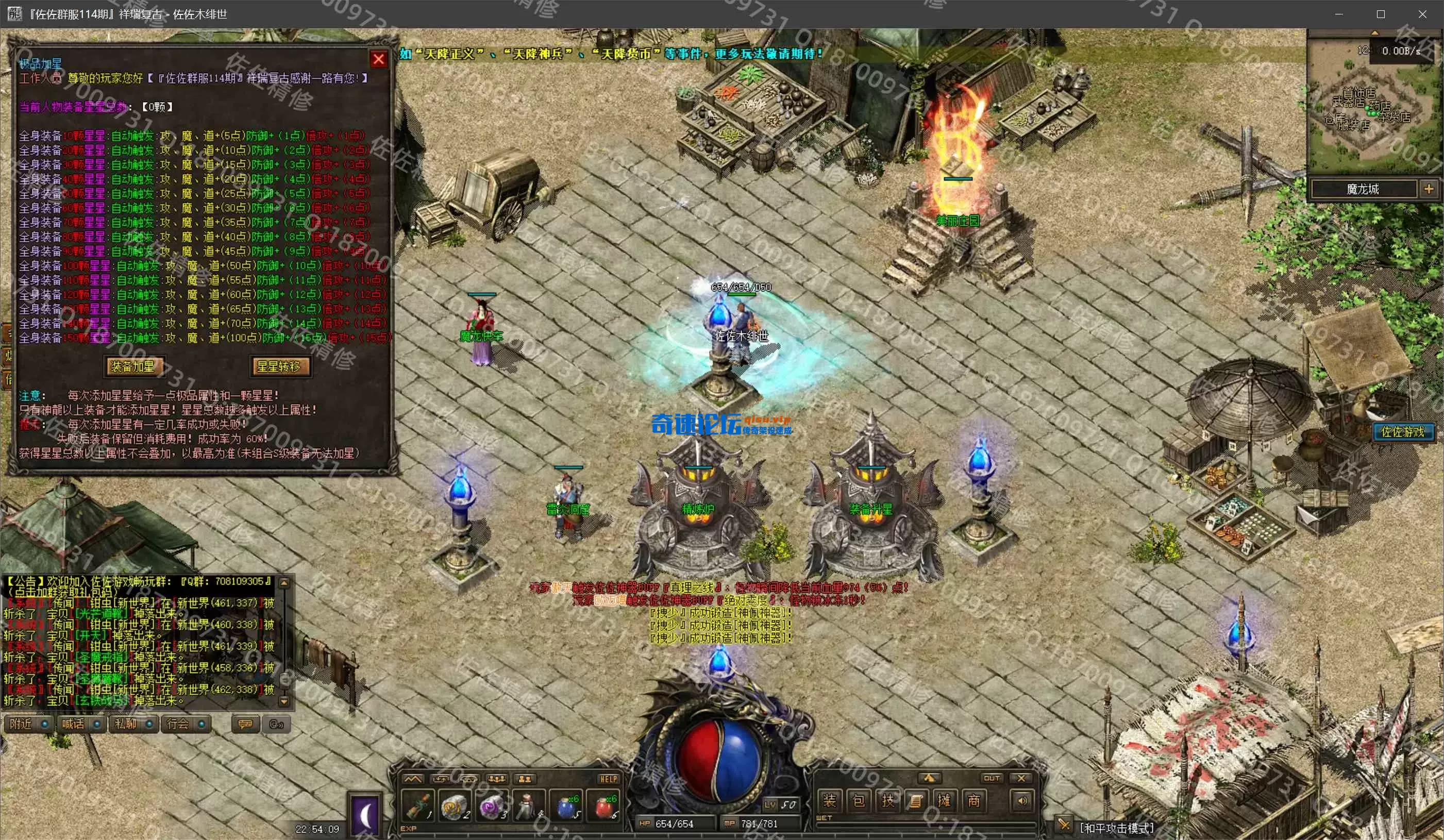Open the bag with the 包 button
Image resolution: width=1444 pixels, height=840 pixels.
click(x=859, y=800)
